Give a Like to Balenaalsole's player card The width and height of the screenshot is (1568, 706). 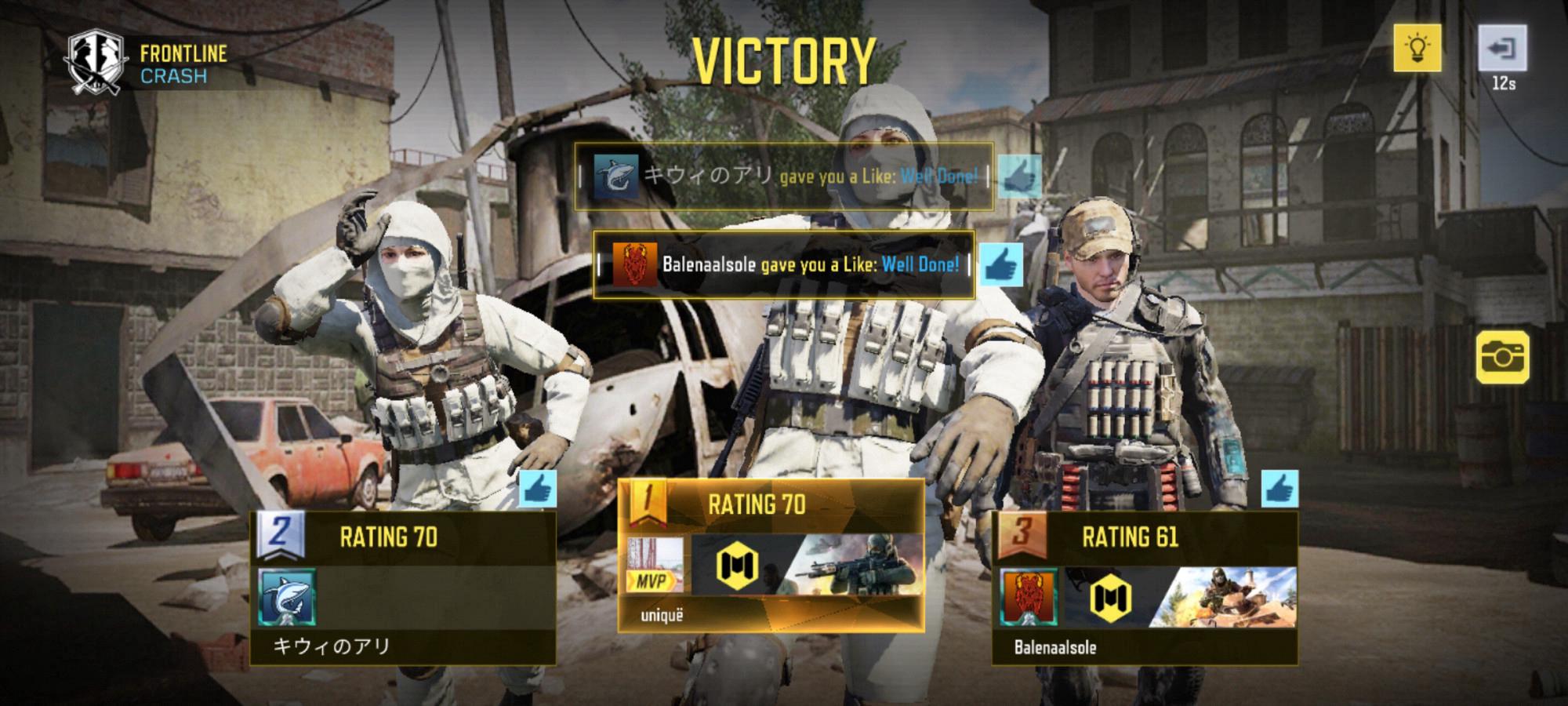coord(1279,490)
